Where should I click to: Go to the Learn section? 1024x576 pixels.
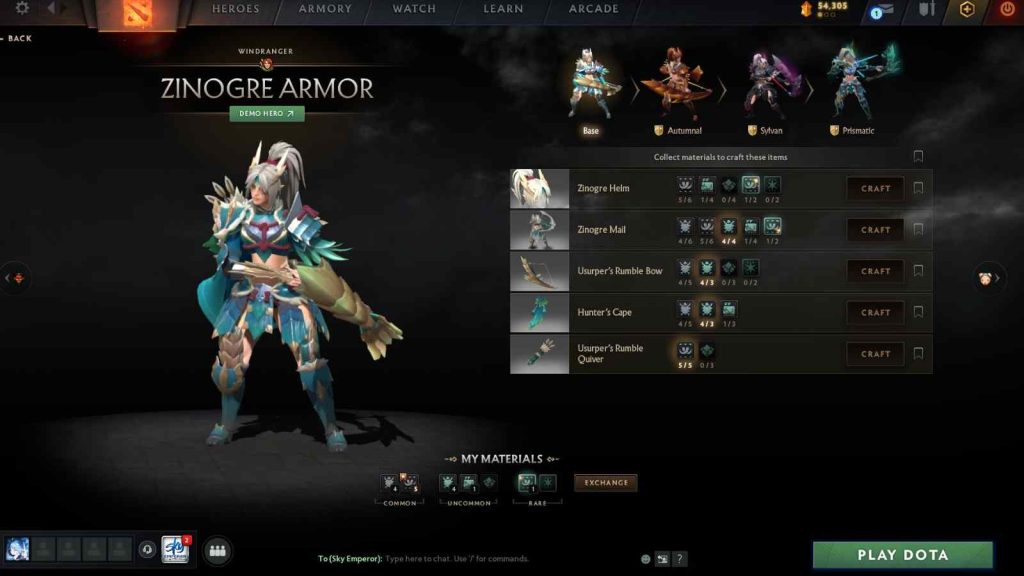(503, 9)
